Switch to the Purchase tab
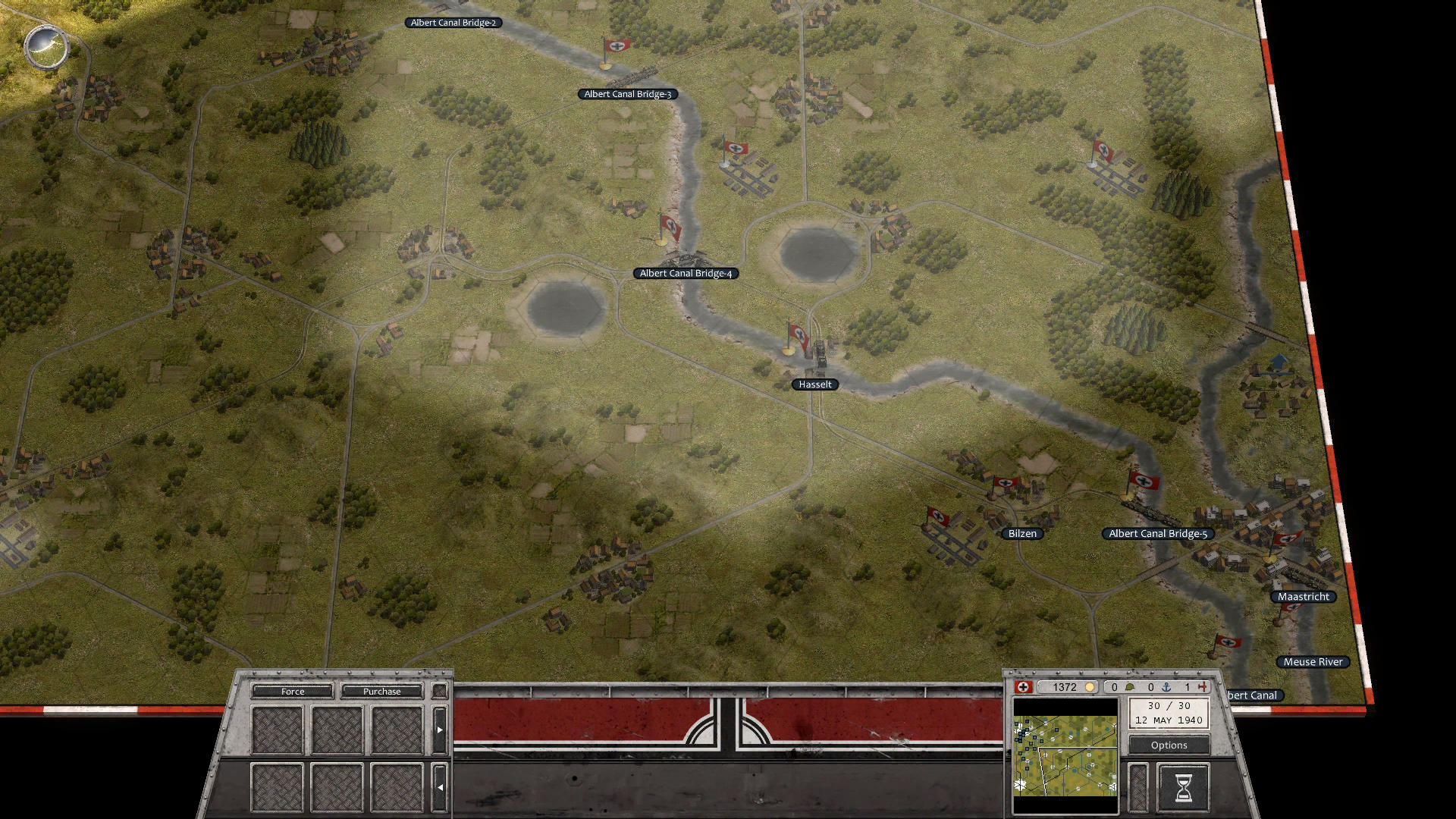Viewport: 1456px width, 819px height. point(381,691)
